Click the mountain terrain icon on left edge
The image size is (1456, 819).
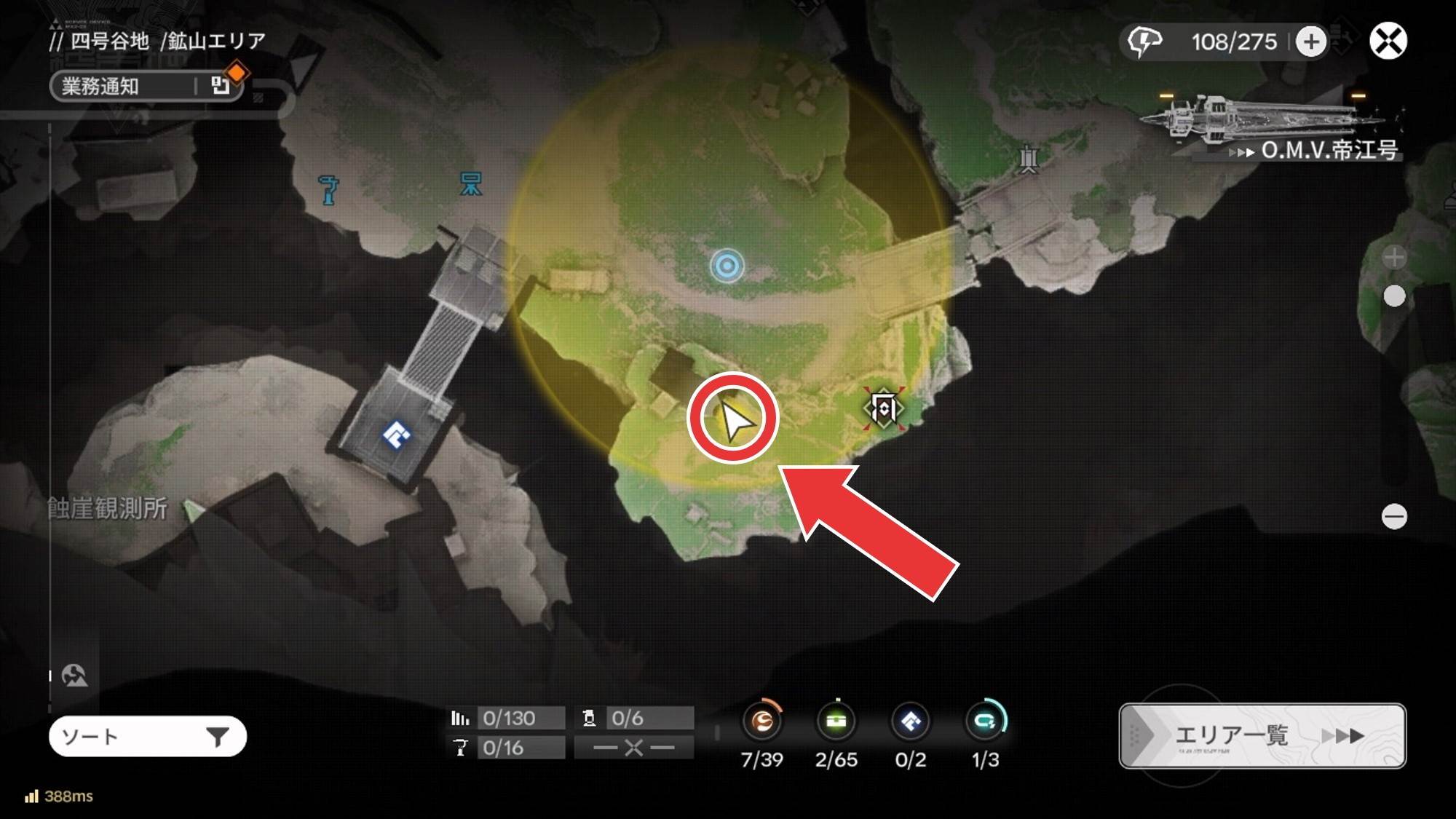pos(74,676)
